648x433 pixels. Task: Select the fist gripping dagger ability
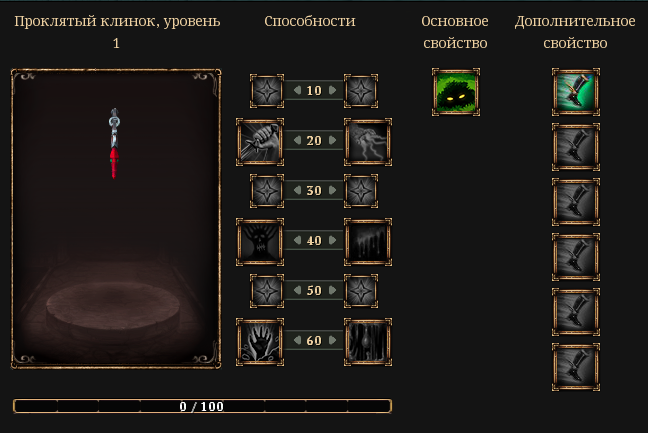261,141
